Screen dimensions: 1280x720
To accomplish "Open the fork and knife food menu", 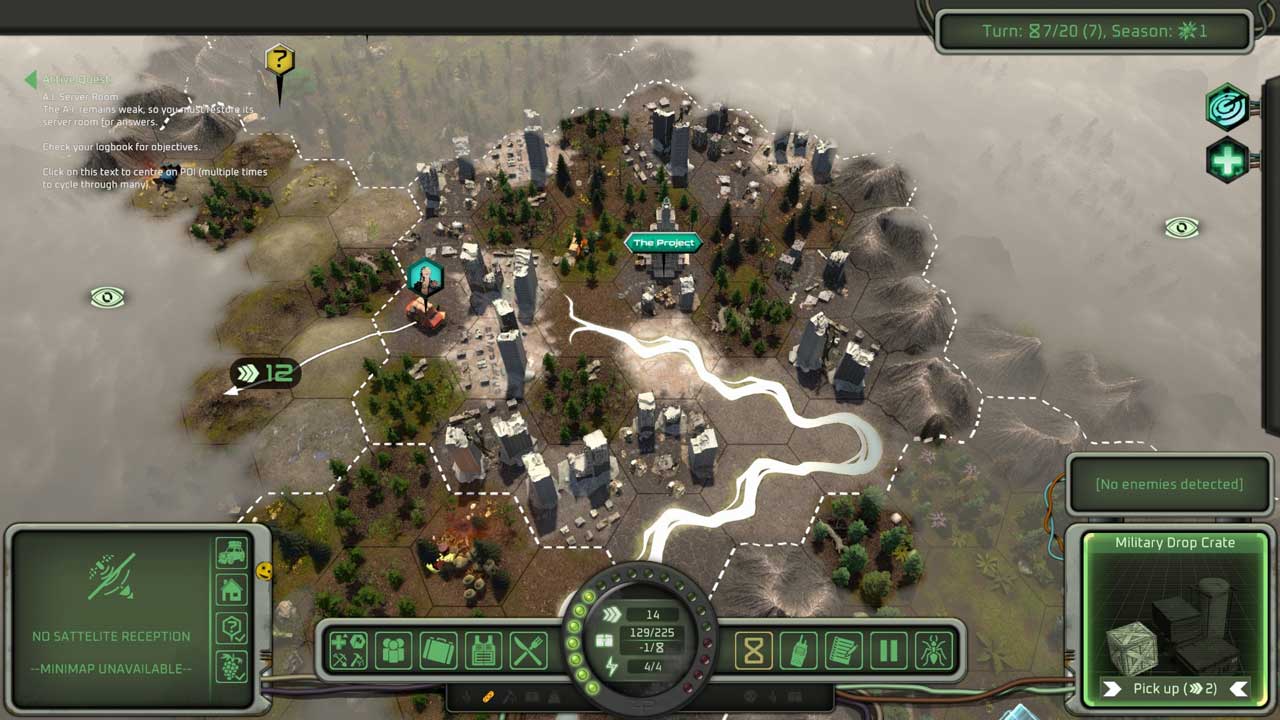I will click(x=528, y=651).
